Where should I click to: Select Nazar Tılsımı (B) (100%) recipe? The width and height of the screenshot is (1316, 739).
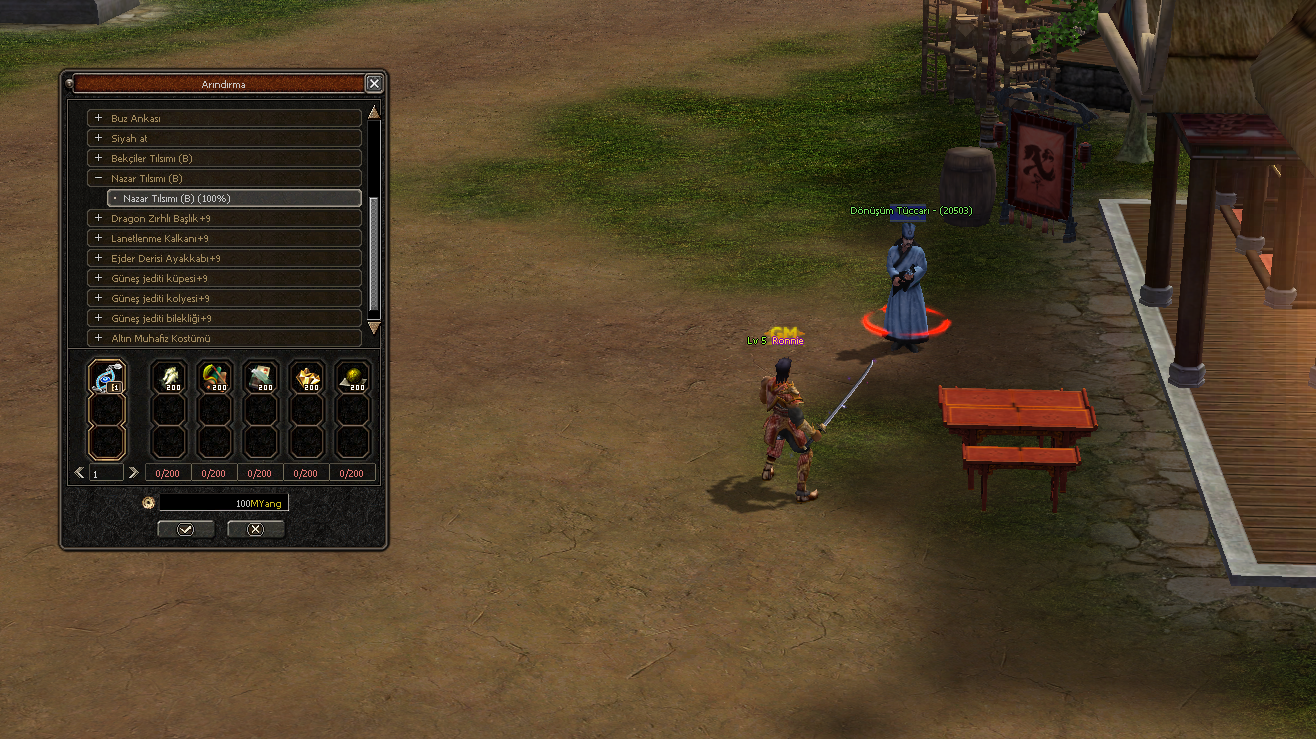(235, 198)
